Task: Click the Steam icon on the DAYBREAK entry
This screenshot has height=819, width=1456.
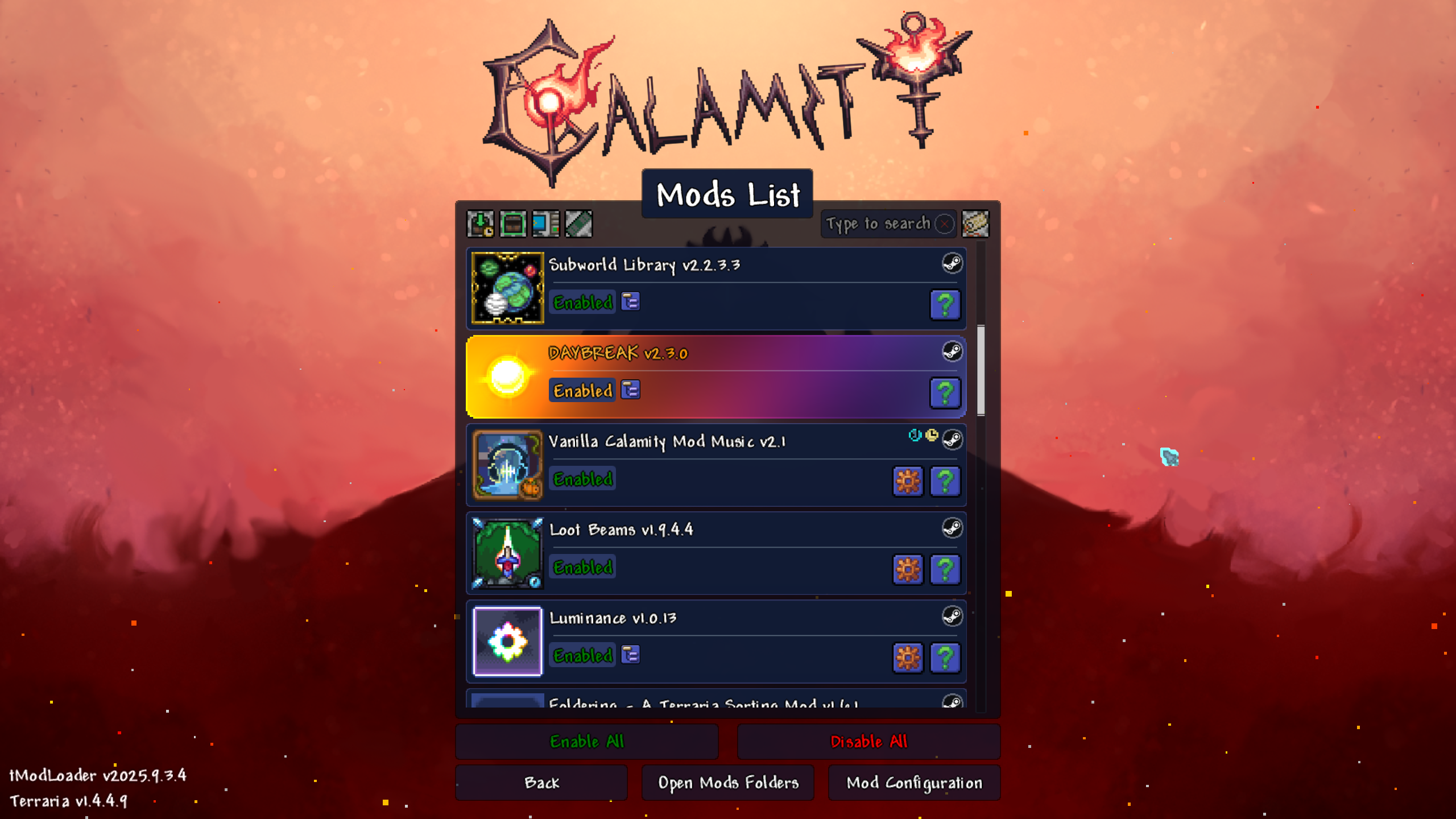Action: [952, 352]
